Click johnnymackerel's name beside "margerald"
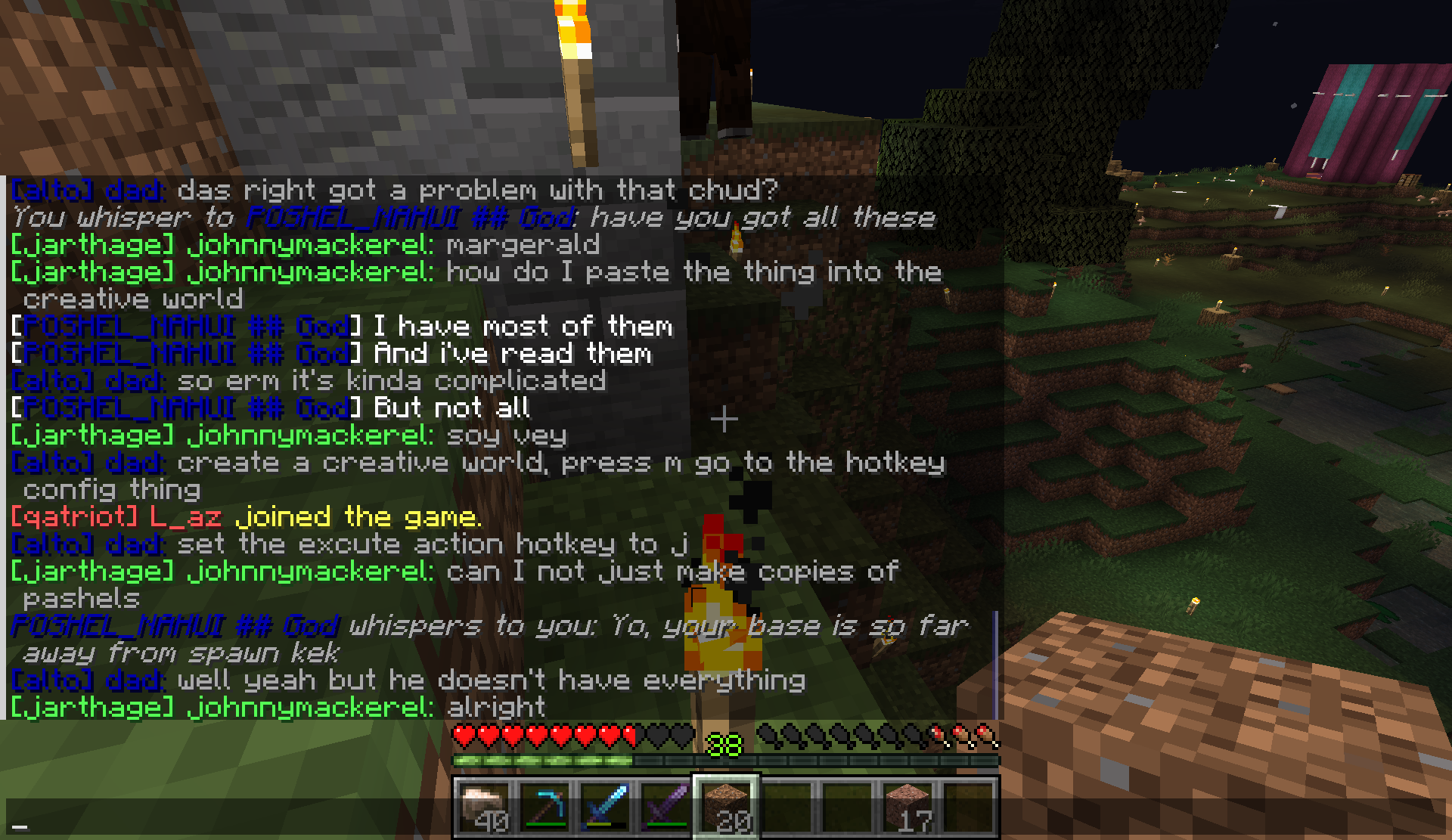The image size is (1452, 840). pyautogui.click(x=310, y=245)
